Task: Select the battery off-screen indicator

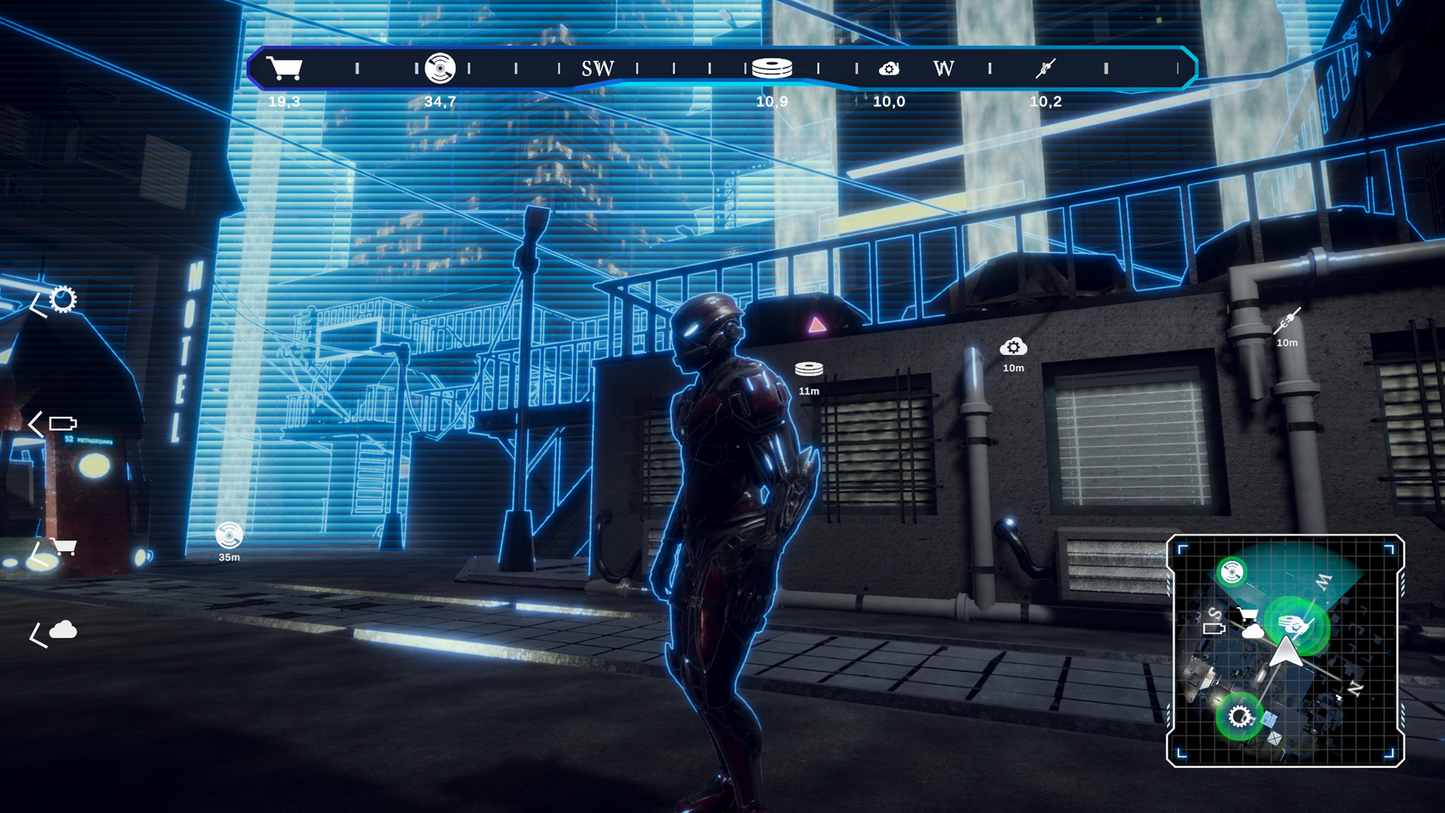Action: point(63,424)
